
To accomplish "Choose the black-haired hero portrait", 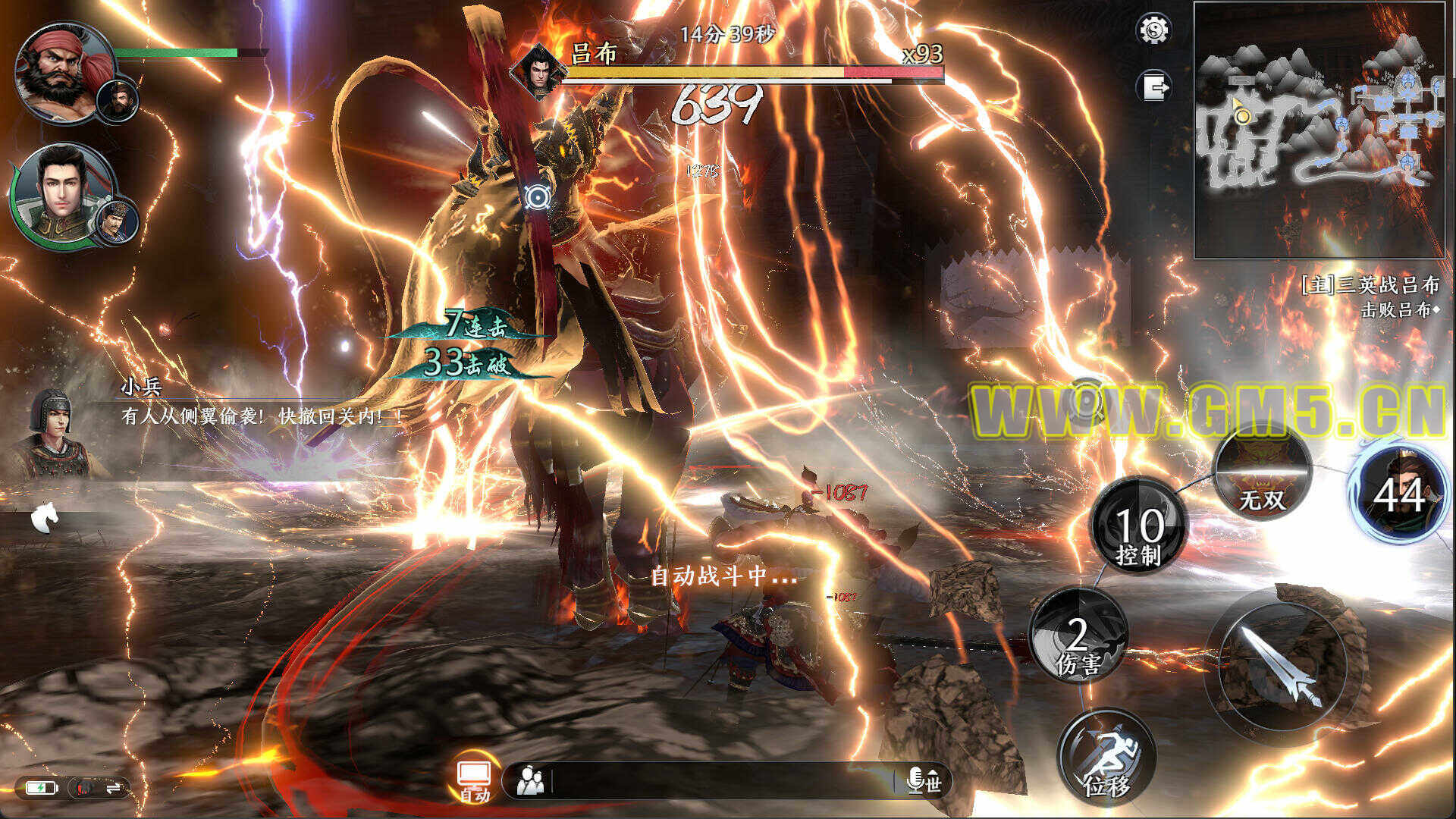I will [62, 193].
